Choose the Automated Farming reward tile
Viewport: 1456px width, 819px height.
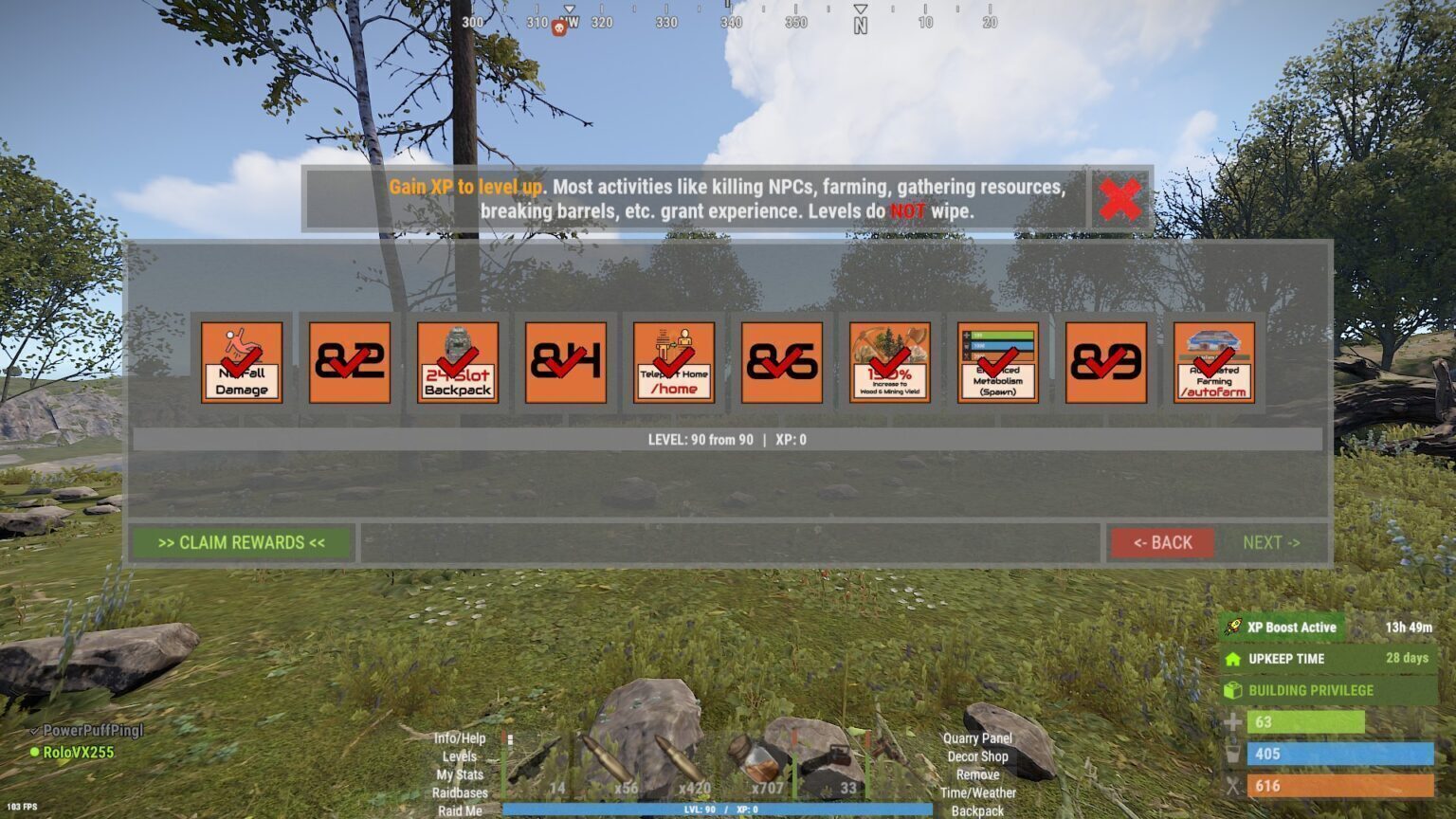click(x=1214, y=363)
